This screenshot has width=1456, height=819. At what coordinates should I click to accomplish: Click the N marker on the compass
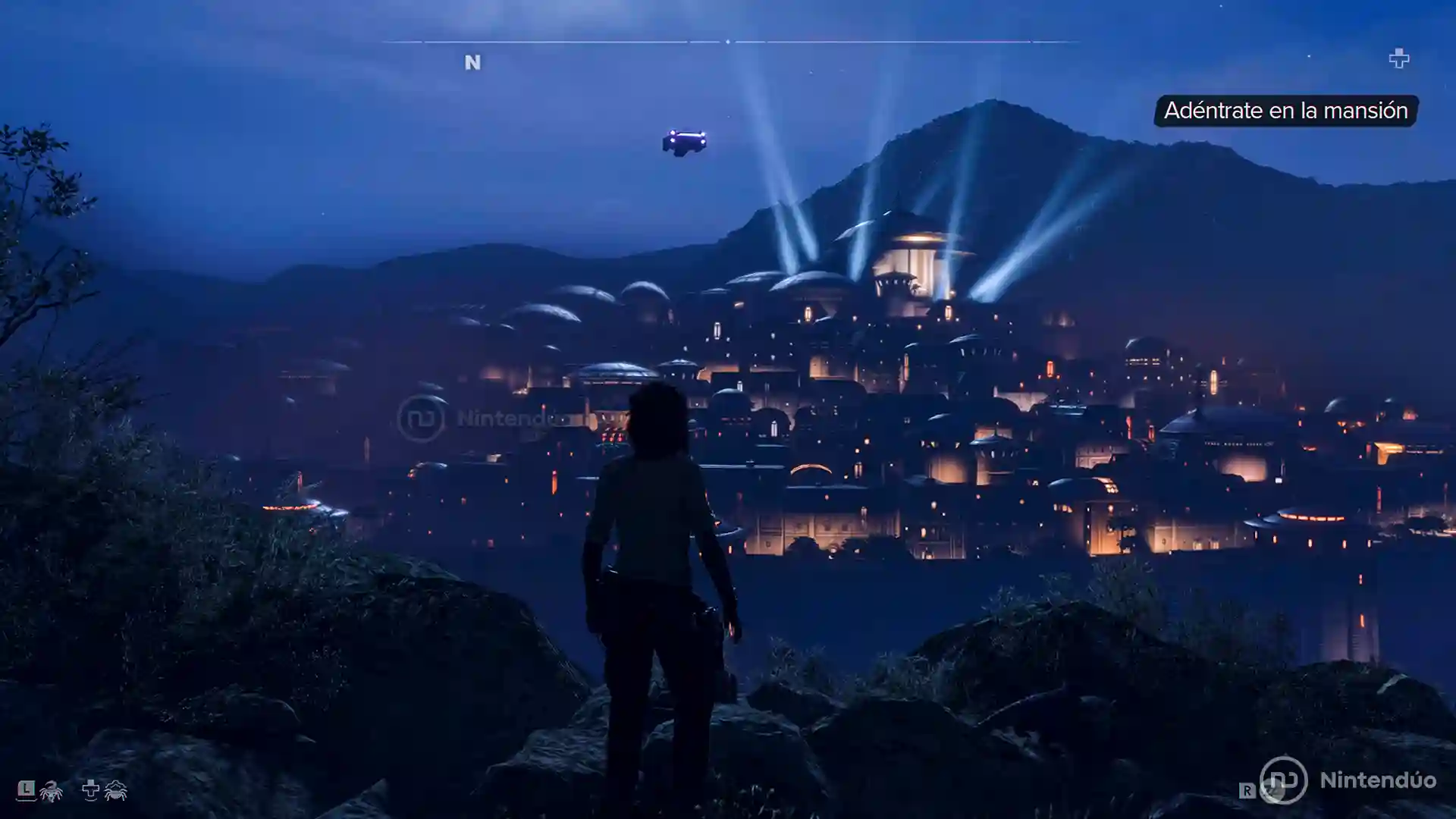472,62
